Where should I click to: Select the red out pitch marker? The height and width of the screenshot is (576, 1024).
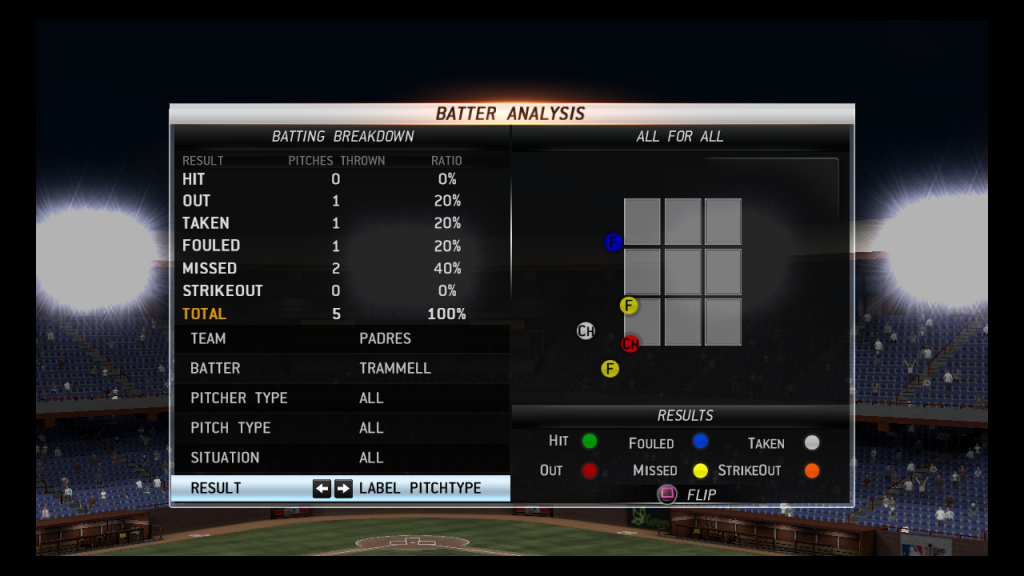click(630, 344)
